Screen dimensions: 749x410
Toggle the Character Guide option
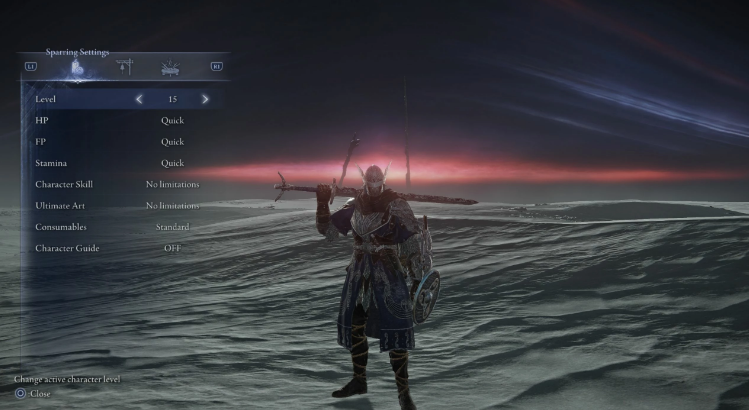120,248
